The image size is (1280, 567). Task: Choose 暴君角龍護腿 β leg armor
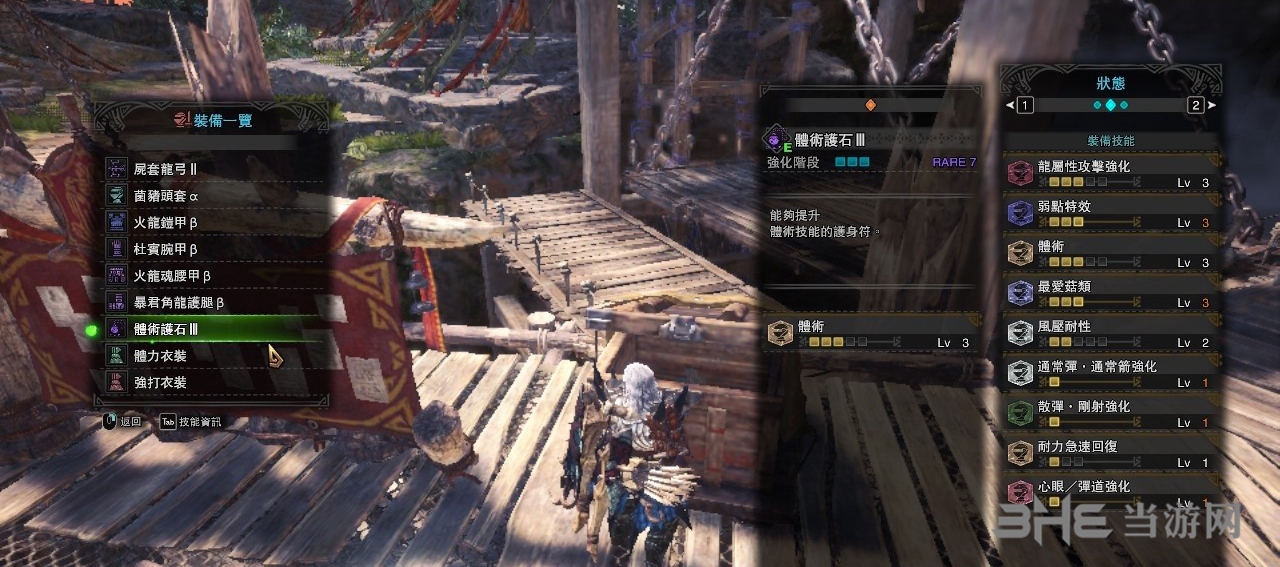click(215, 302)
